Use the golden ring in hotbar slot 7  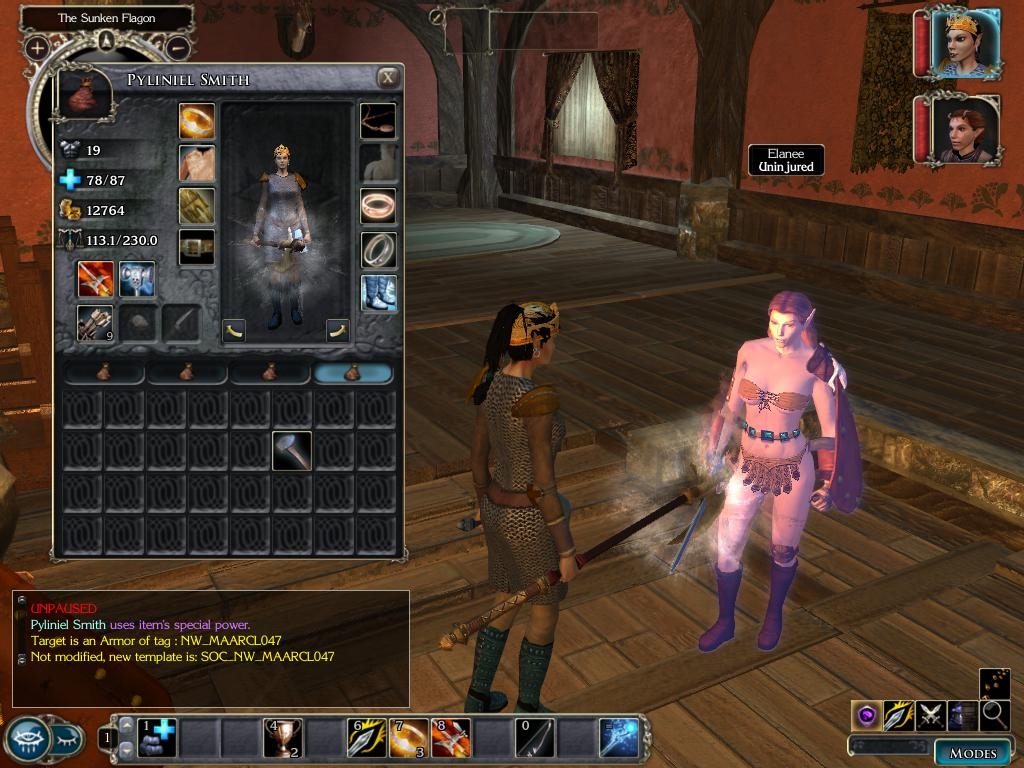coord(408,738)
